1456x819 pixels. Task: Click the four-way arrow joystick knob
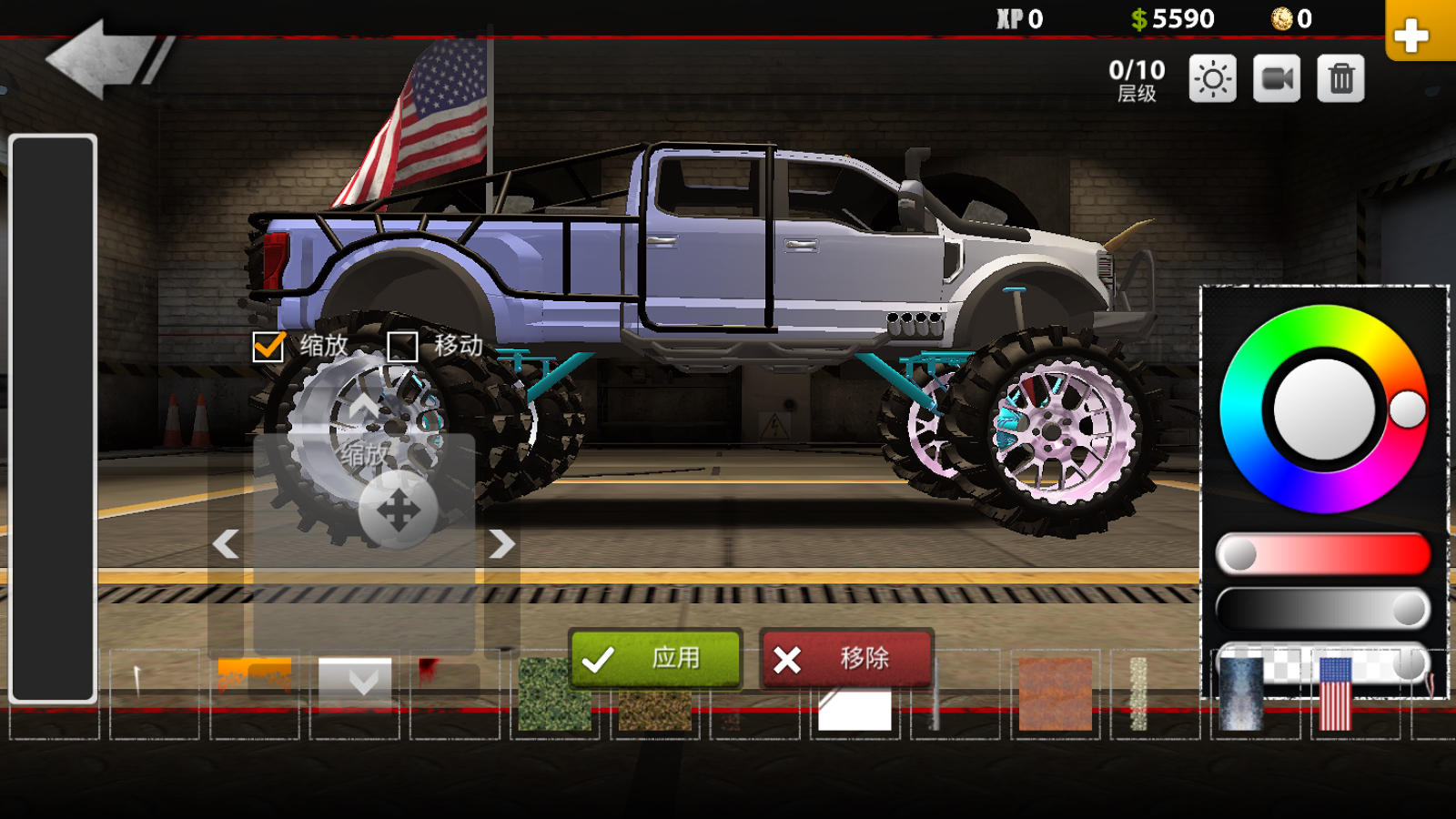[x=398, y=511]
